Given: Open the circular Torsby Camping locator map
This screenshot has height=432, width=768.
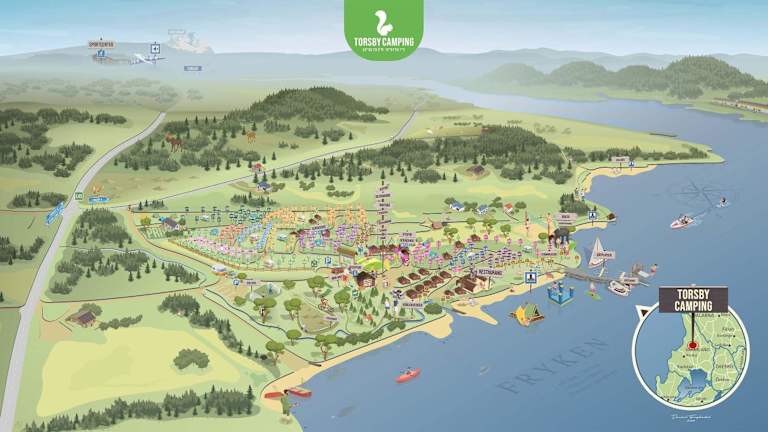Looking at the screenshot, I should point(692,354).
